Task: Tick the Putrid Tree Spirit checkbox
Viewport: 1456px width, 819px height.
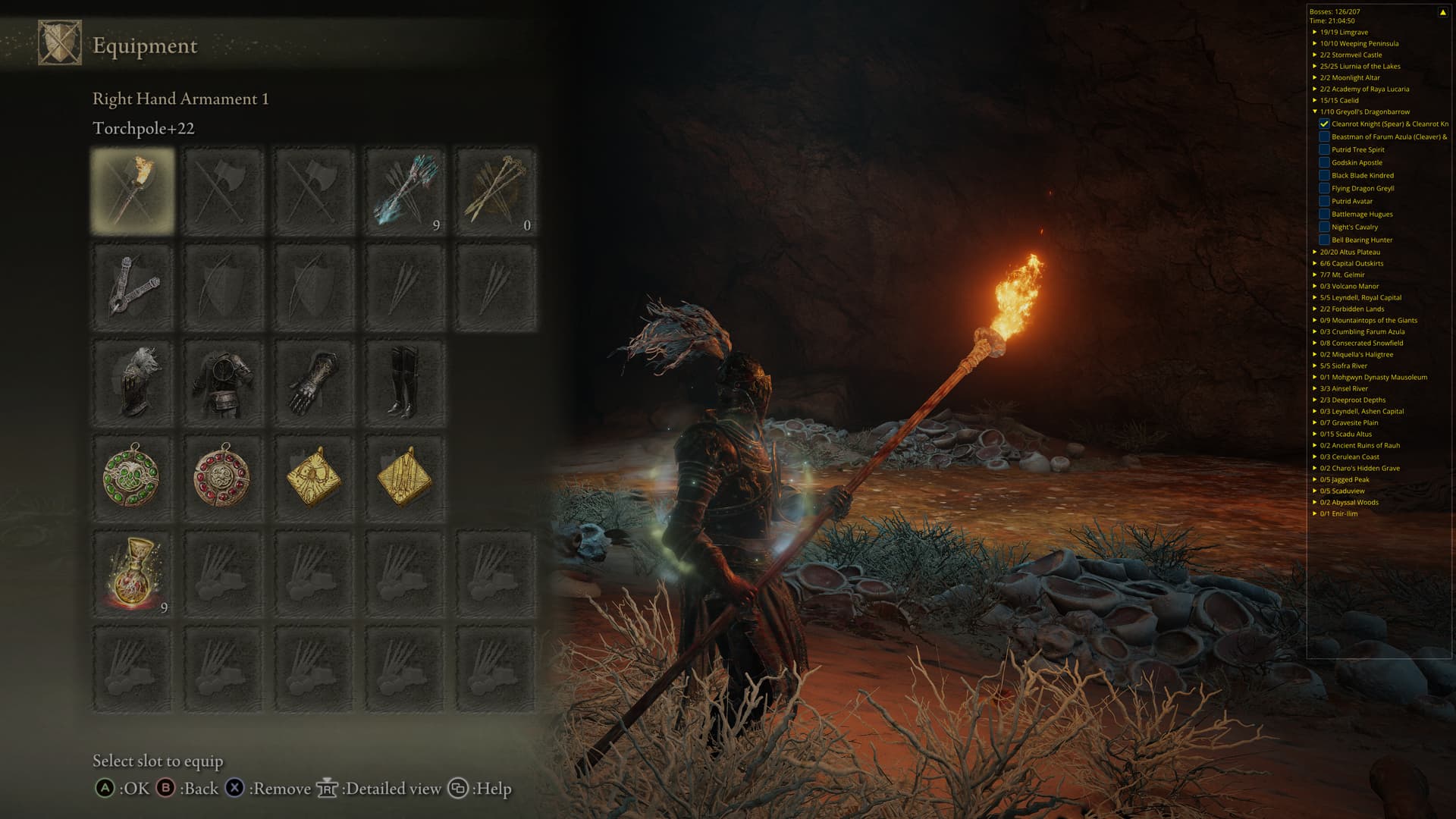Action: 1324,149
